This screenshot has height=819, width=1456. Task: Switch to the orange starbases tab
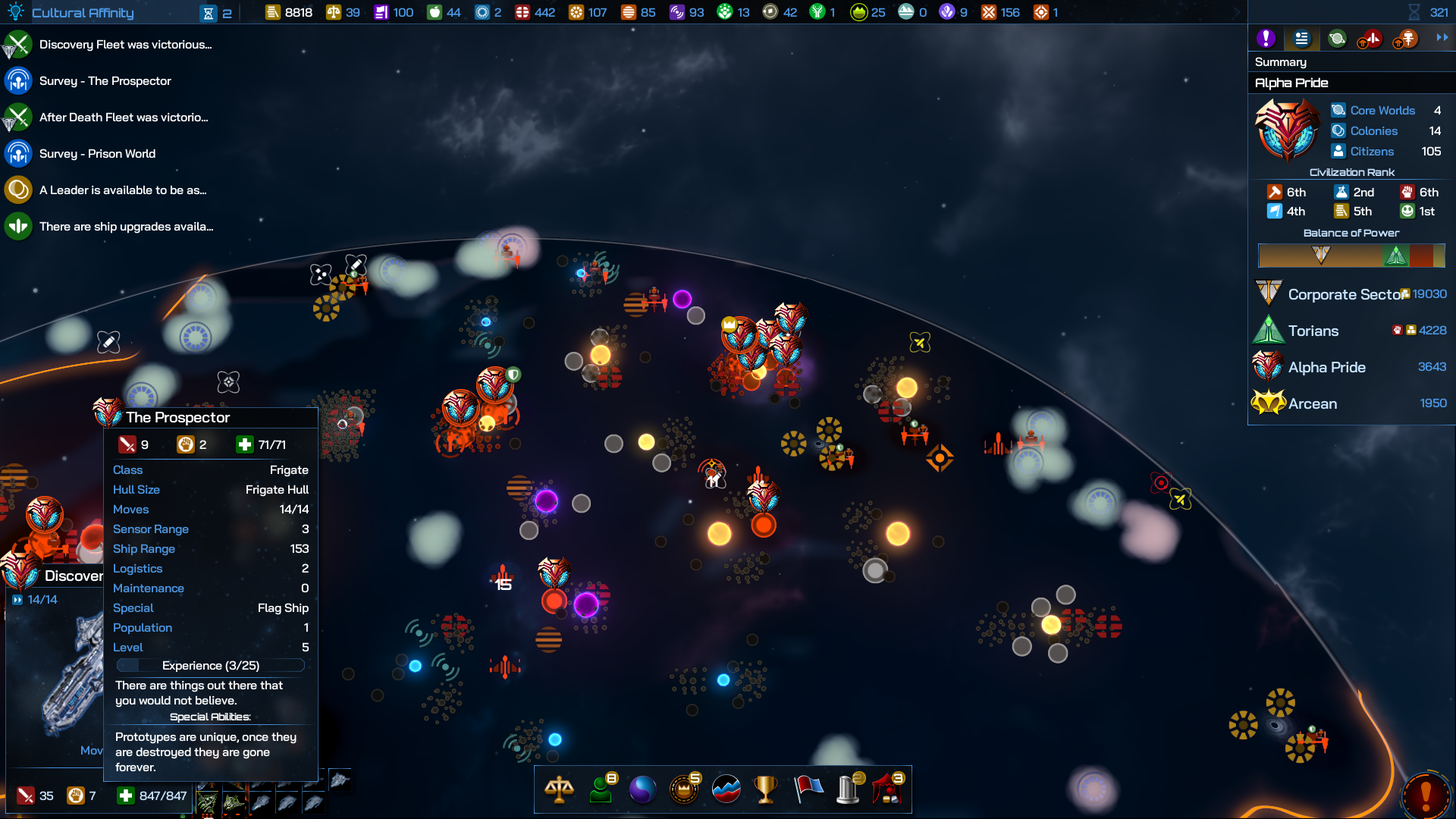tap(1406, 38)
